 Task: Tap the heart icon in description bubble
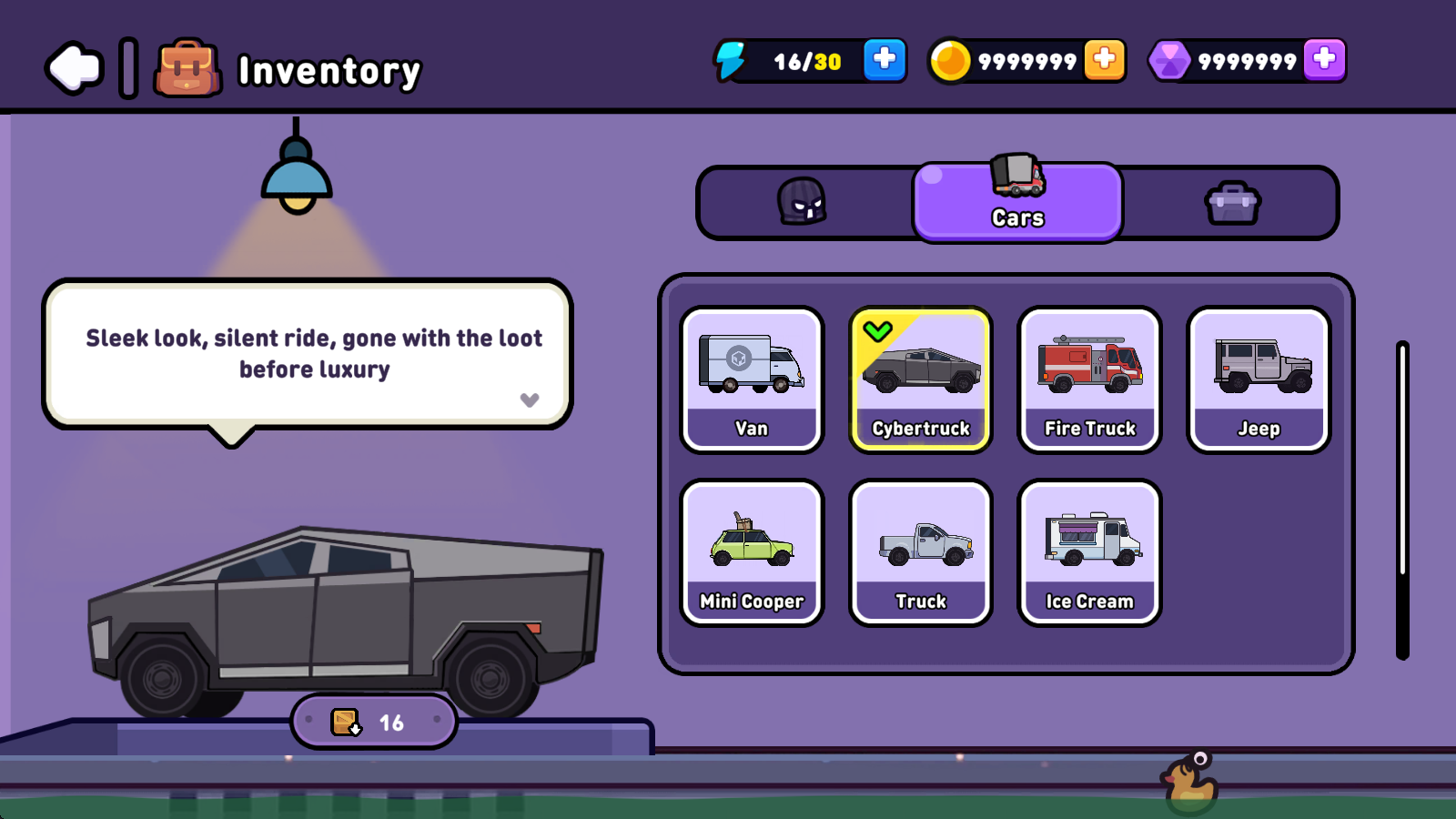pyautogui.click(x=530, y=399)
